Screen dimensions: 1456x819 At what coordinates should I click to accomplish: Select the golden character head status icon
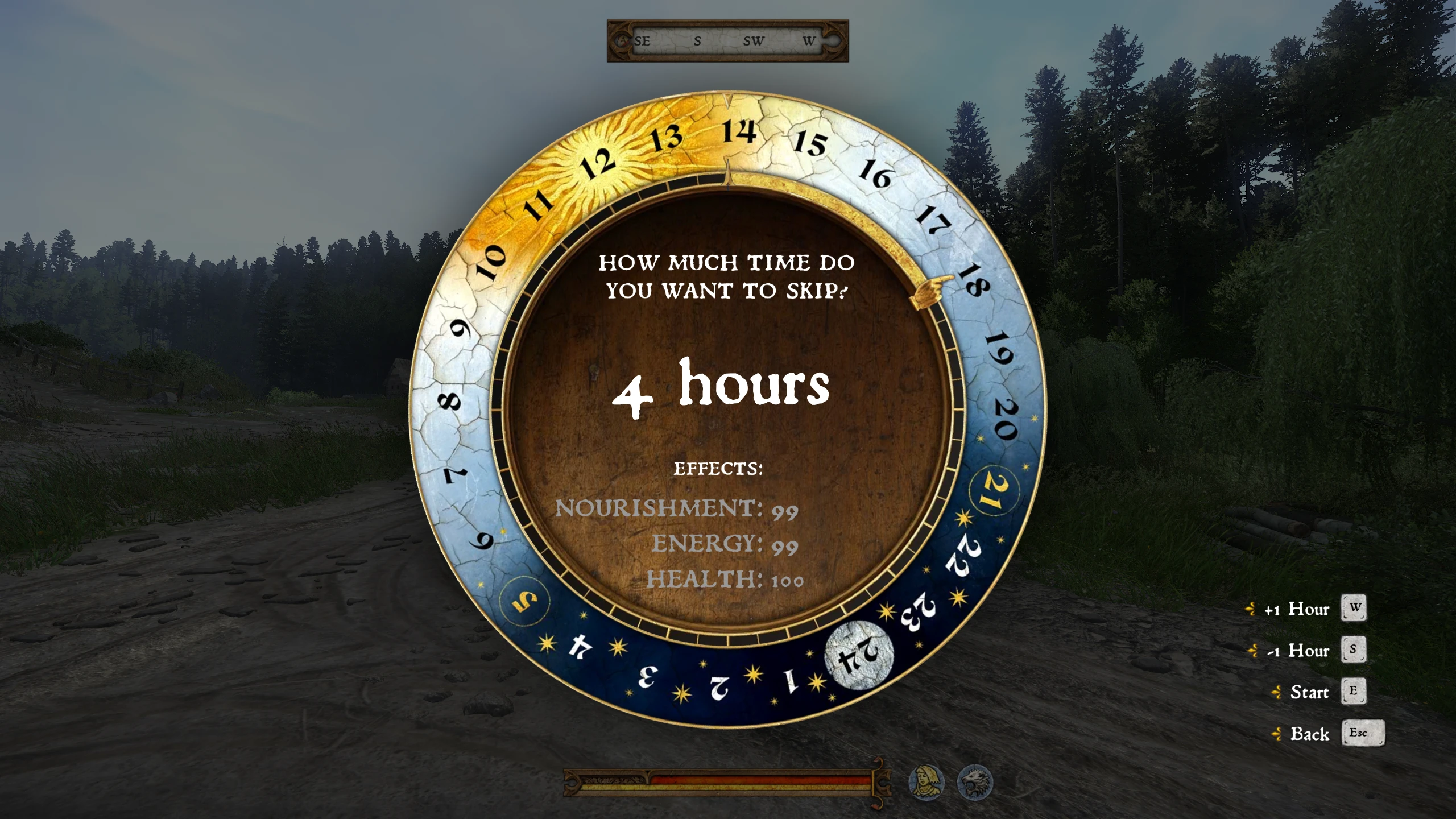point(926,782)
